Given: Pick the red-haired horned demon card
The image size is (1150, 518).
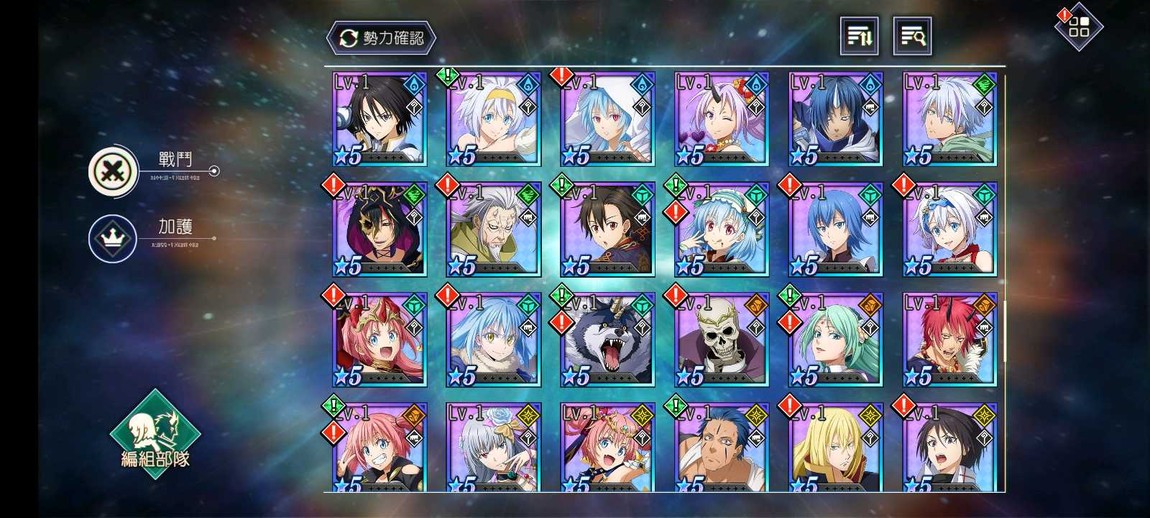Looking at the screenshot, I should (x=950, y=340).
